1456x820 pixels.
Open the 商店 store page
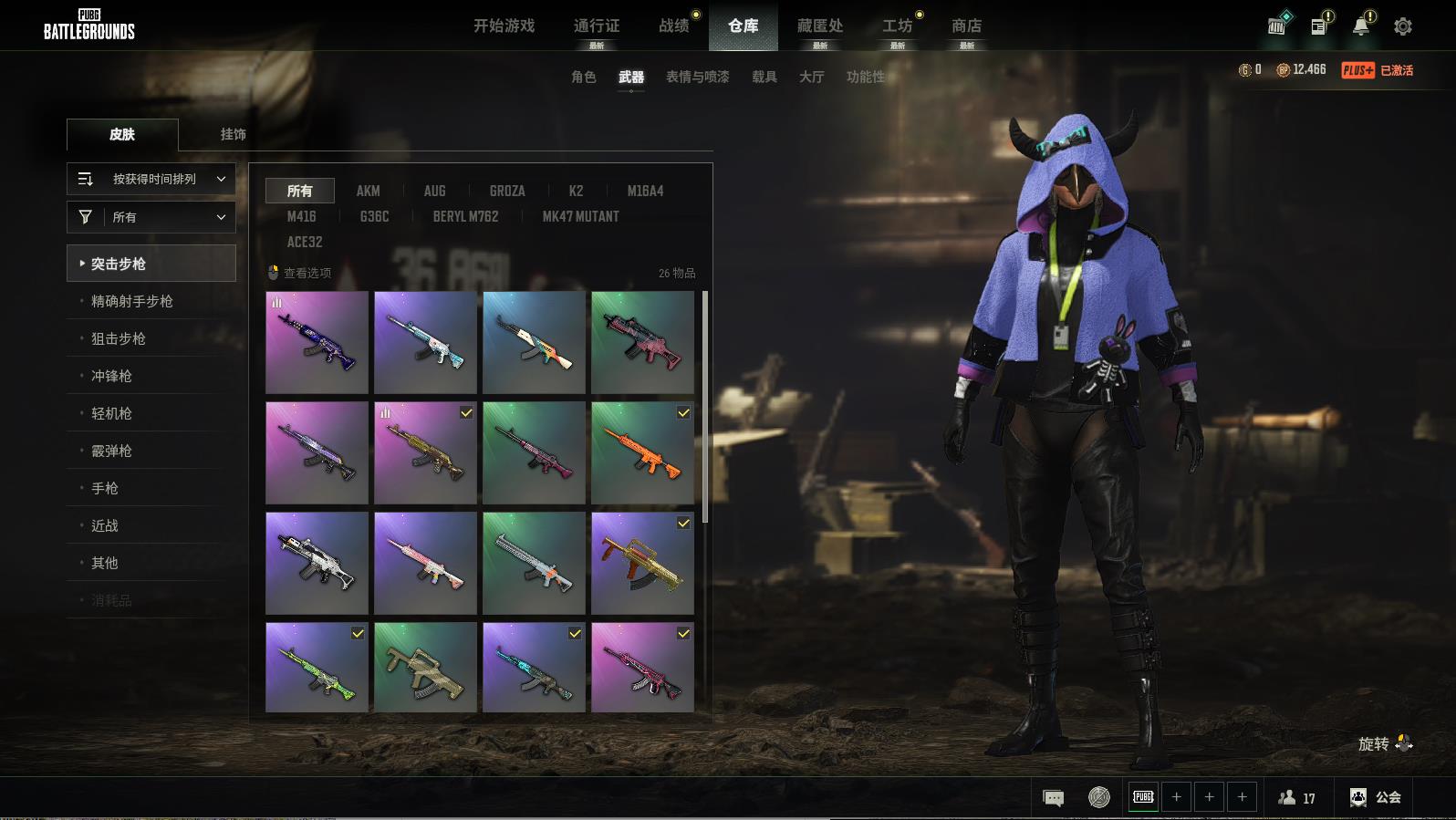tap(966, 26)
